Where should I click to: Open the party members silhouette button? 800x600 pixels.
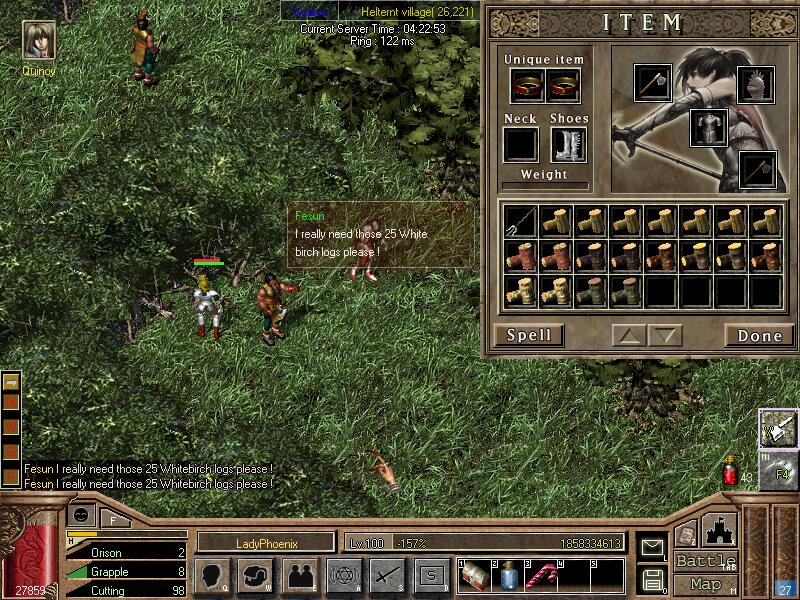coord(299,575)
